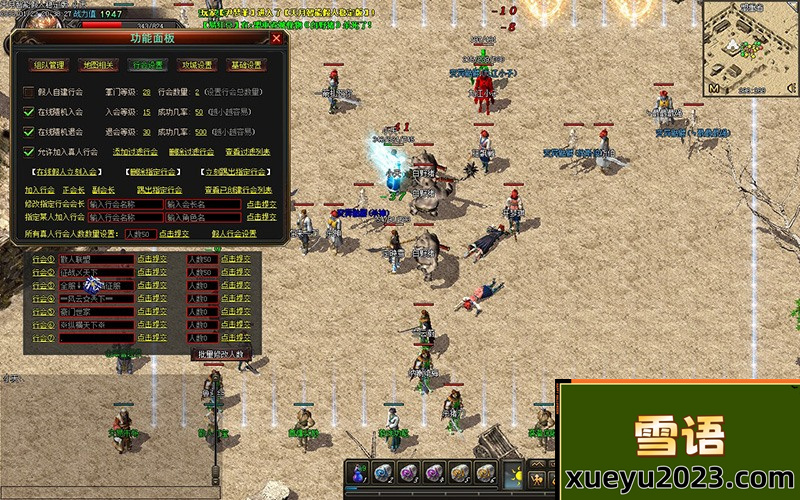Click the 假人行会设置 link

(x=234, y=233)
